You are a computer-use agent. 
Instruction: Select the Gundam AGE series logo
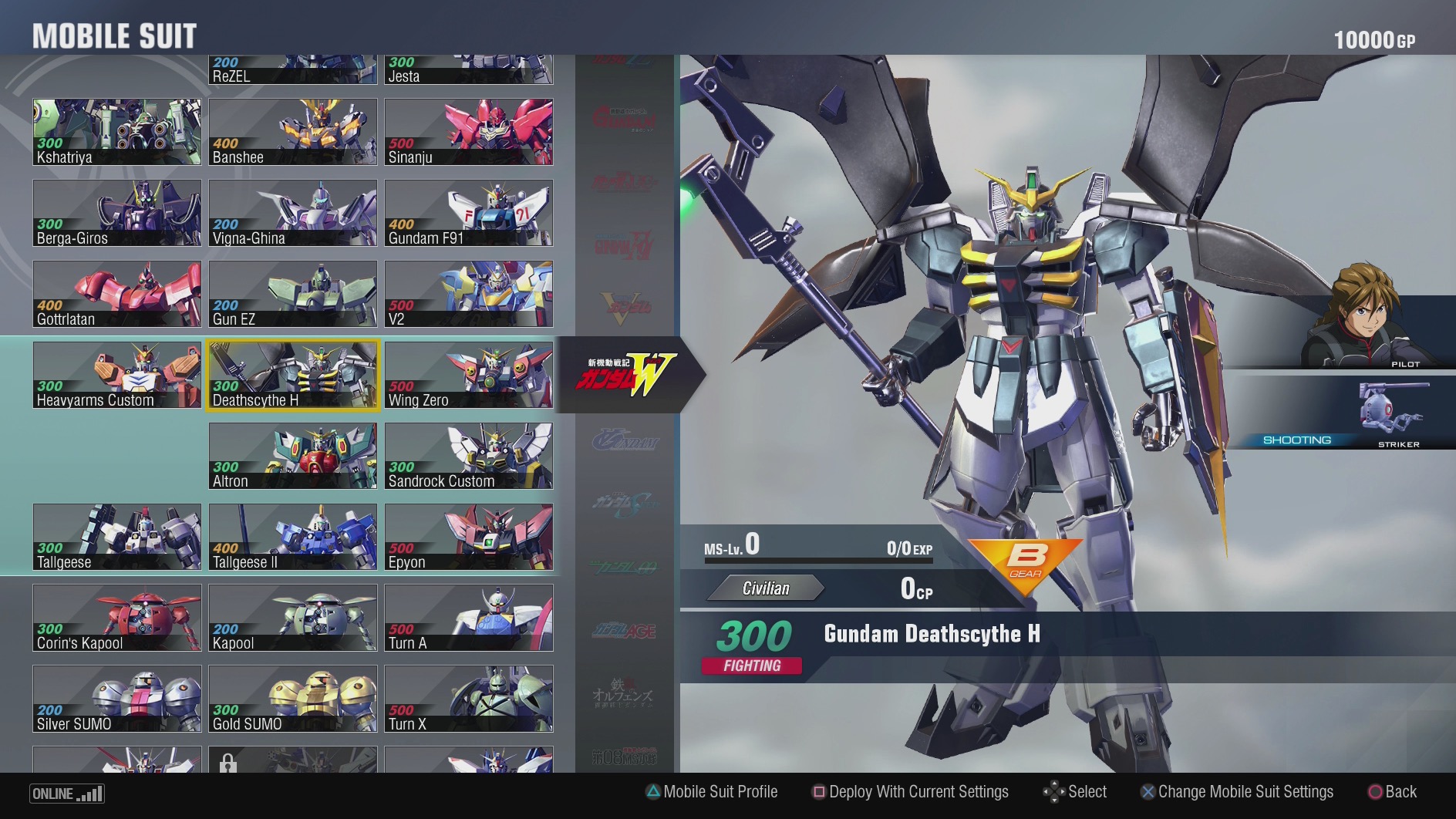(x=625, y=631)
